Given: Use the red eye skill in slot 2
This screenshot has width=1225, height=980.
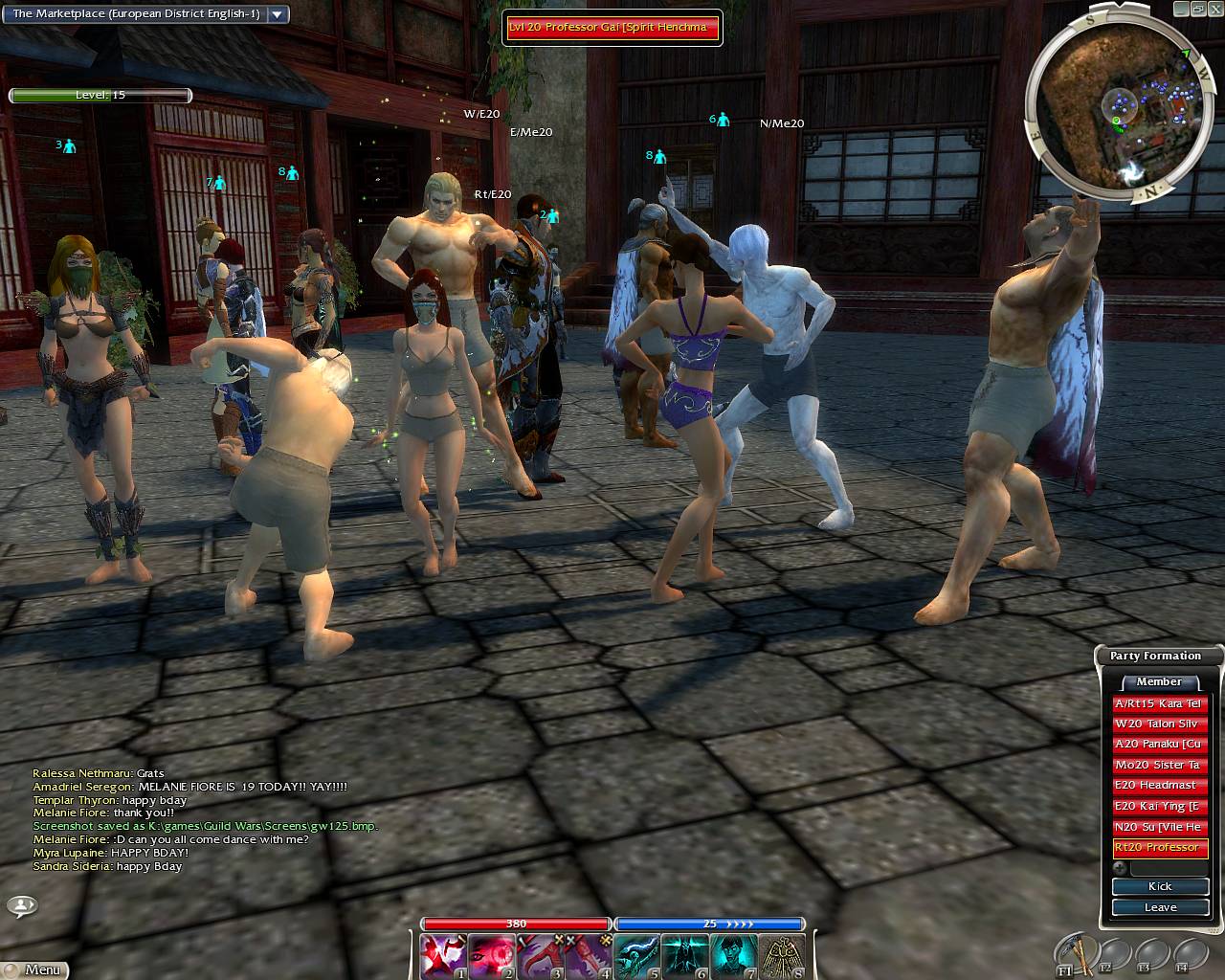Looking at the screenshot, I should (493, 956).
